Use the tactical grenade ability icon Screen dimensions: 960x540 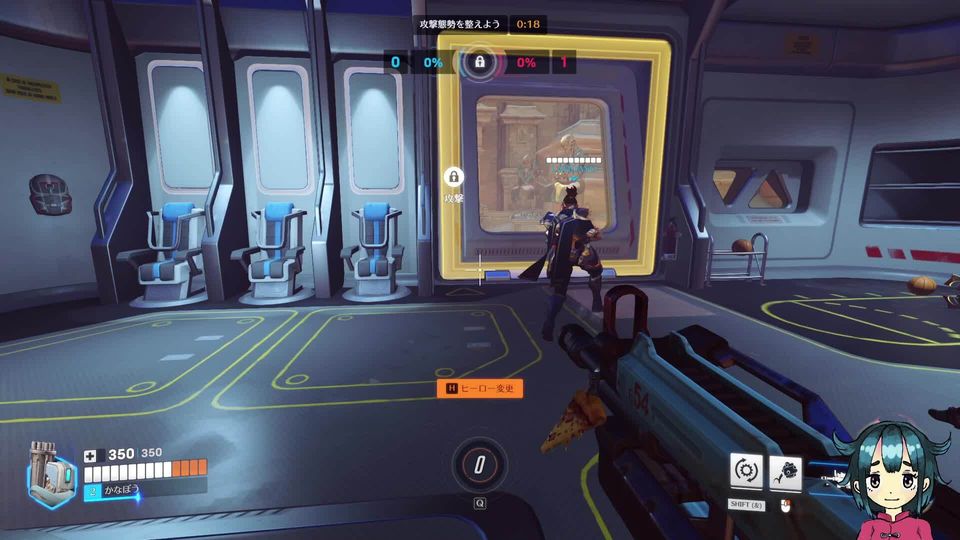pyautogui.click(x=786, y=470)
